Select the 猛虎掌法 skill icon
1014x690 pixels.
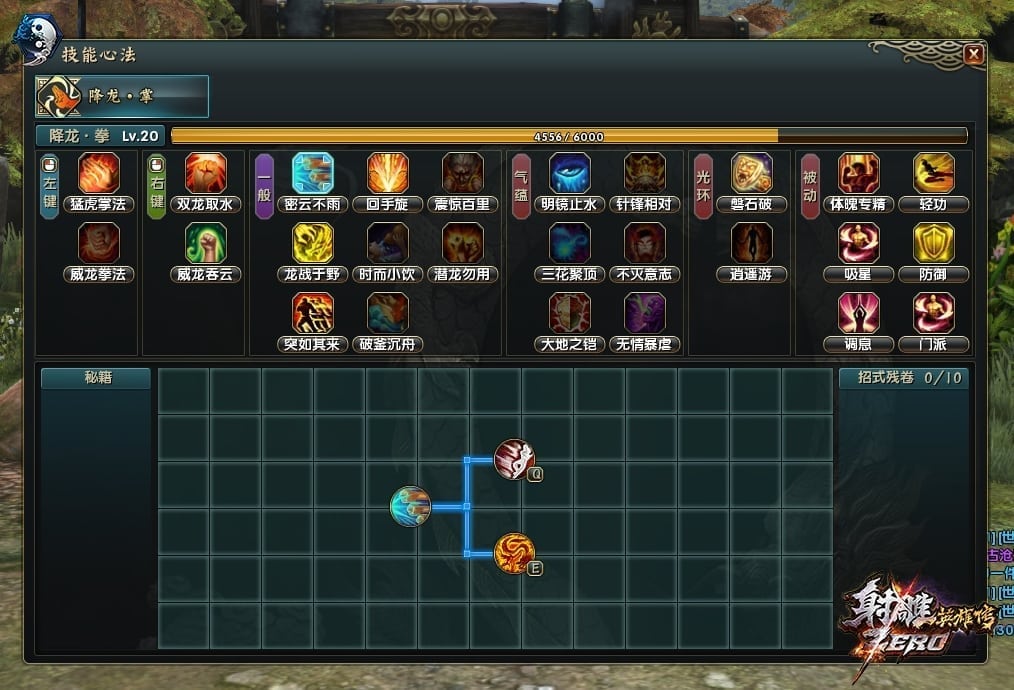[99, 173]
